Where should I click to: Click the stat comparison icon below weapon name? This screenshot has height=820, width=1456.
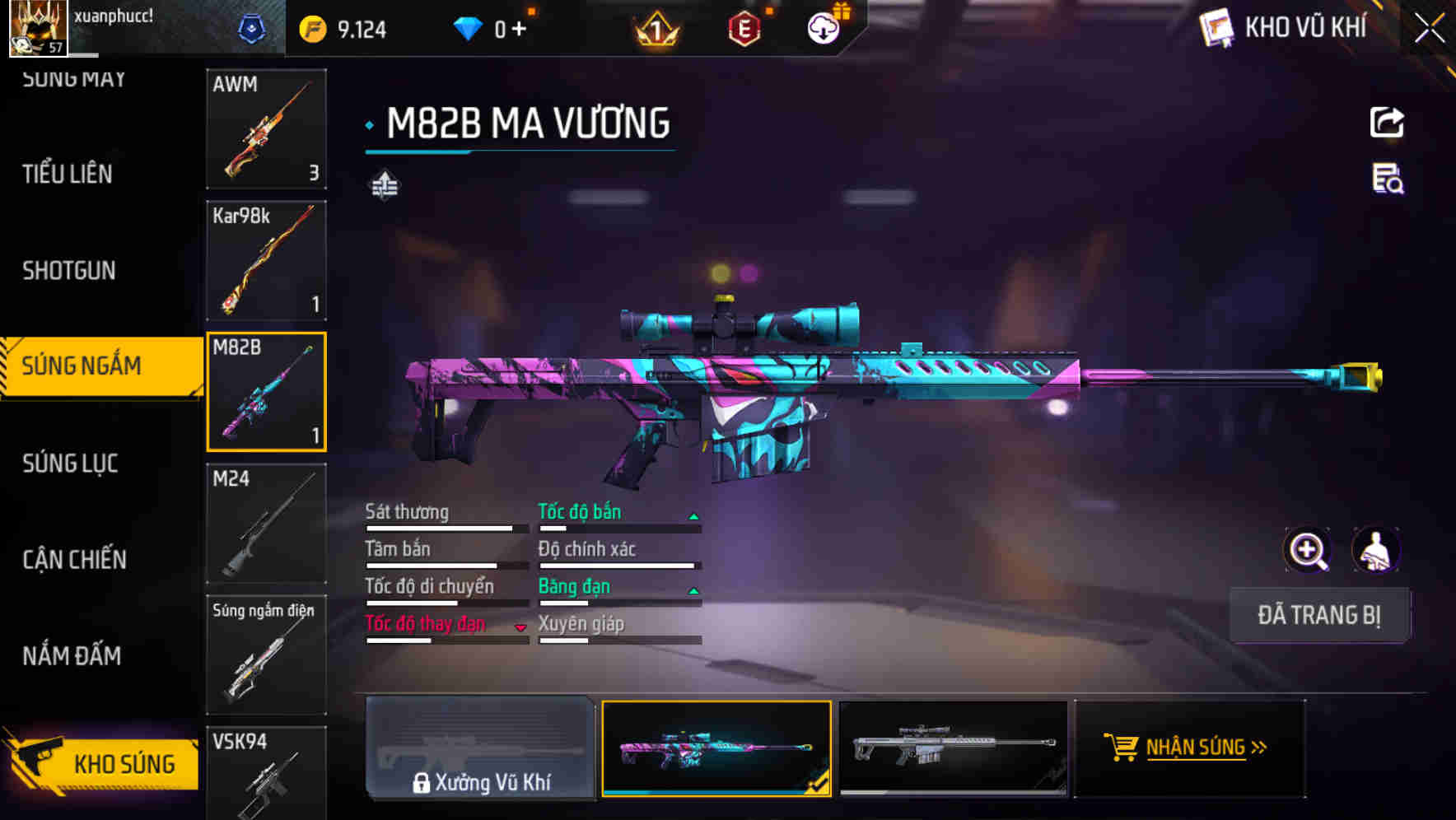click(384, 185)
